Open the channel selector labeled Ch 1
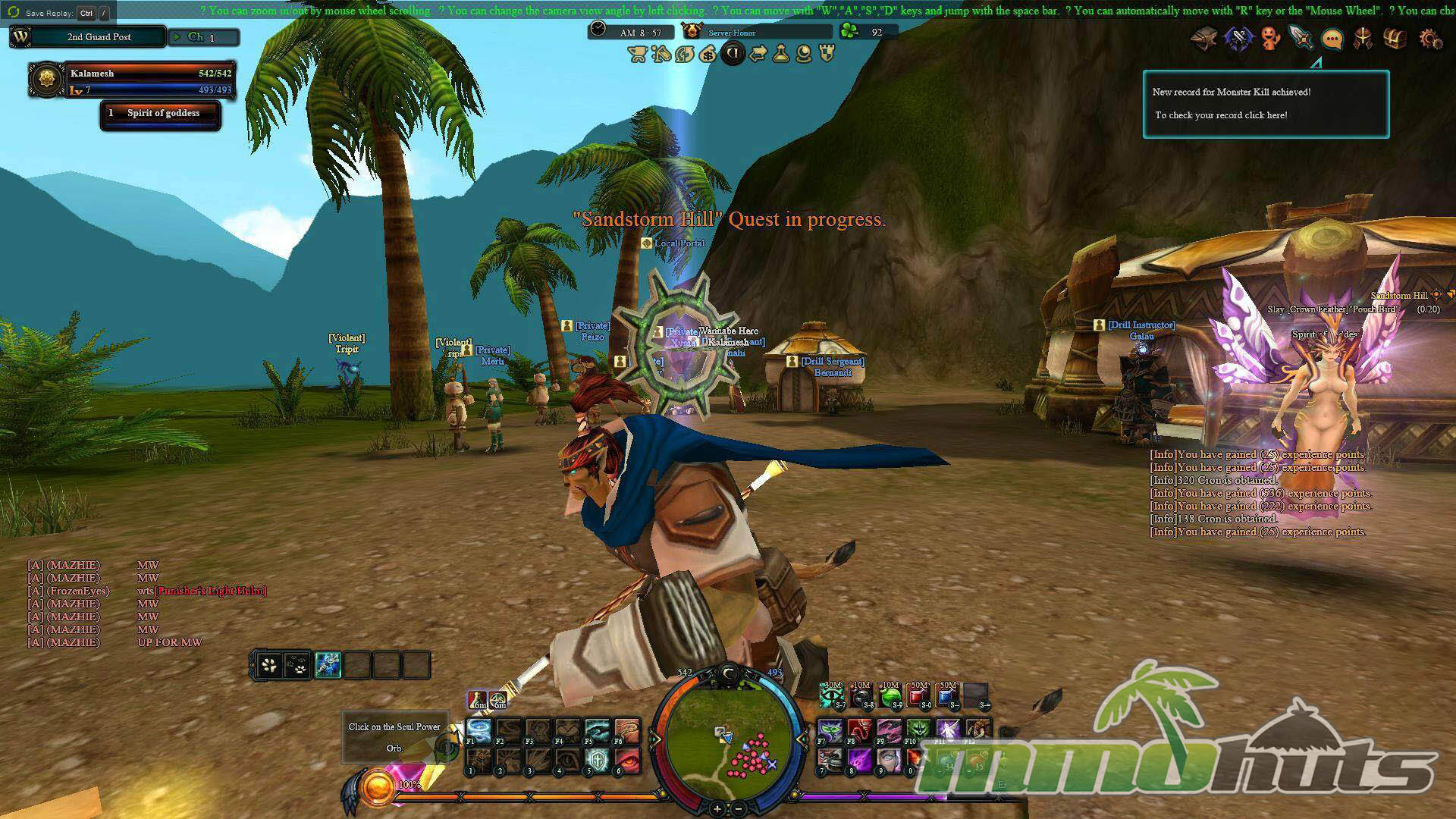Screen dimensions: 1456x819 tap(203, 37)
